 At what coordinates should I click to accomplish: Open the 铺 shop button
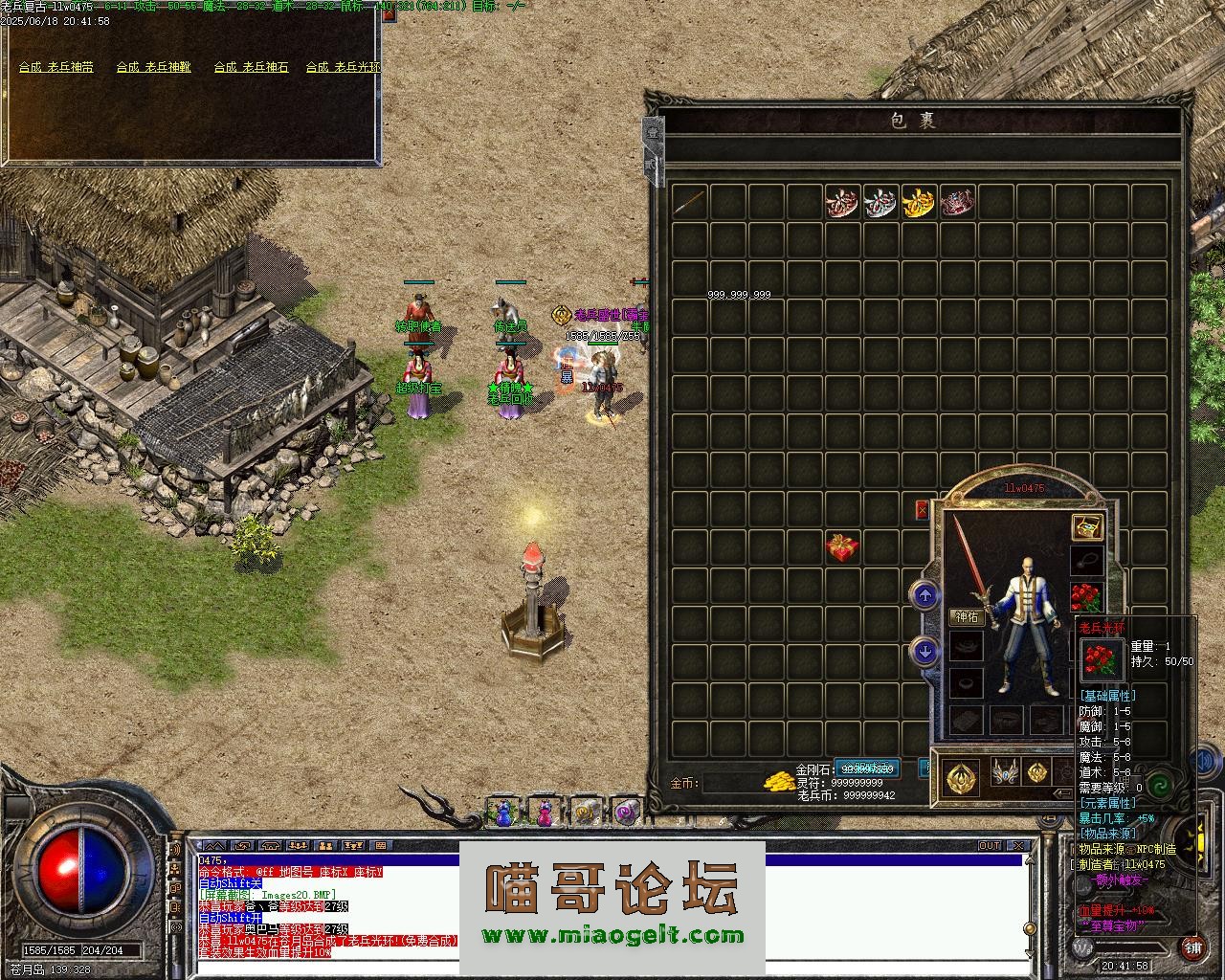pyautogui.click(x=1192, y=947)
